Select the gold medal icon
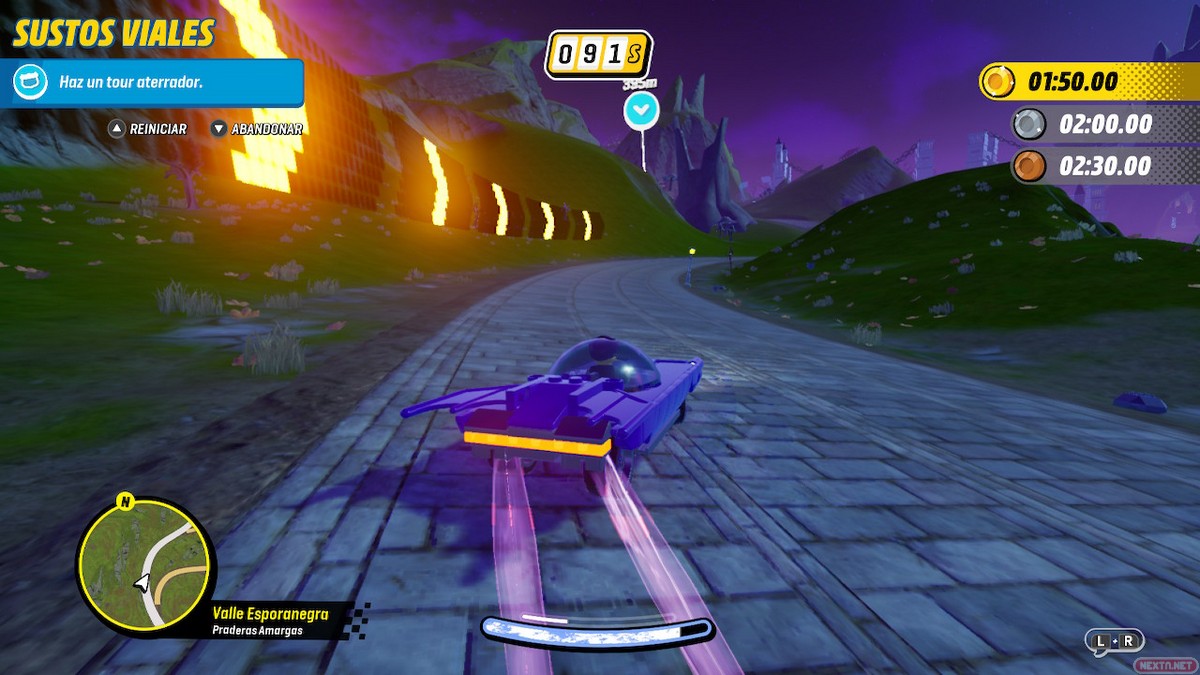Screen dimensions: 1200x675 [x=997, y=81]
